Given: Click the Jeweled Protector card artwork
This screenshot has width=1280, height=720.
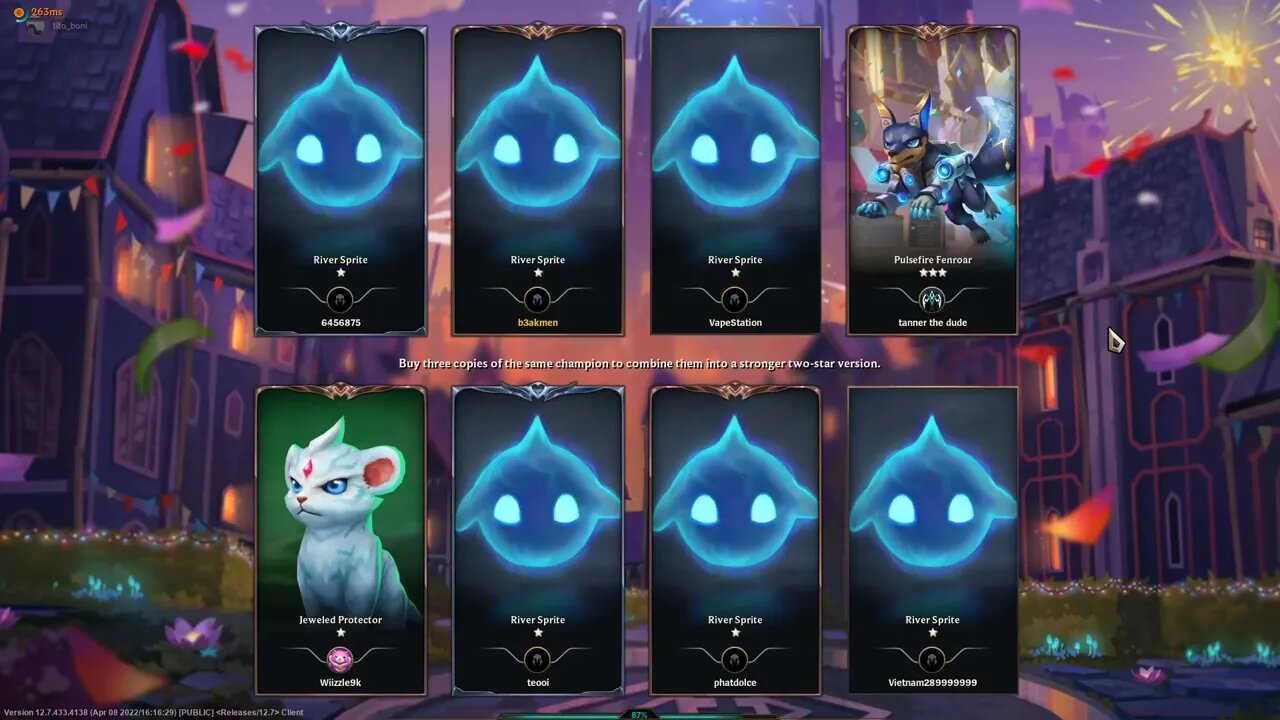Looking at the screenshot, I should click(340, 500).
